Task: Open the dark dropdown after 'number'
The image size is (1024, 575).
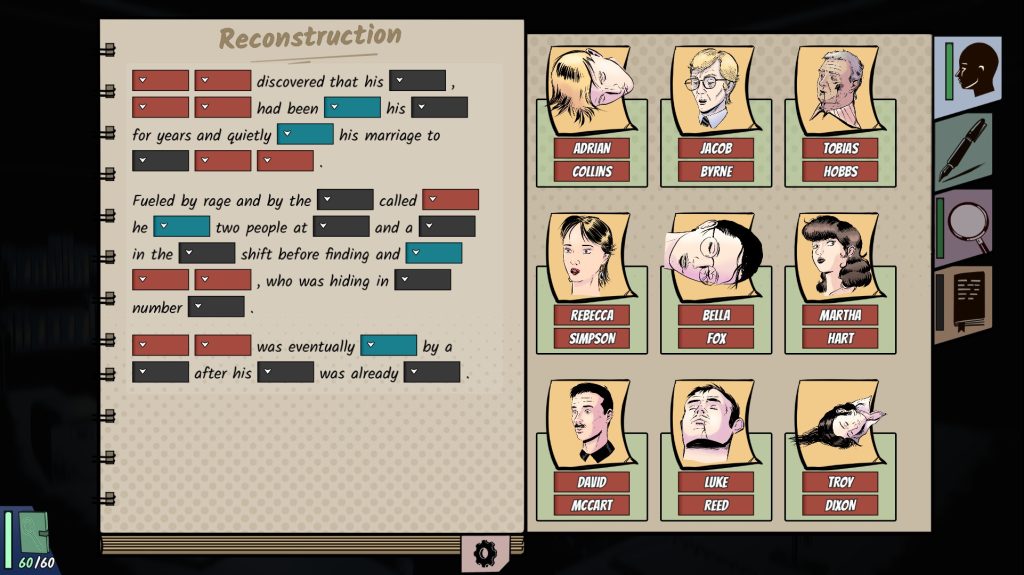Action: (x=216, y=308)
